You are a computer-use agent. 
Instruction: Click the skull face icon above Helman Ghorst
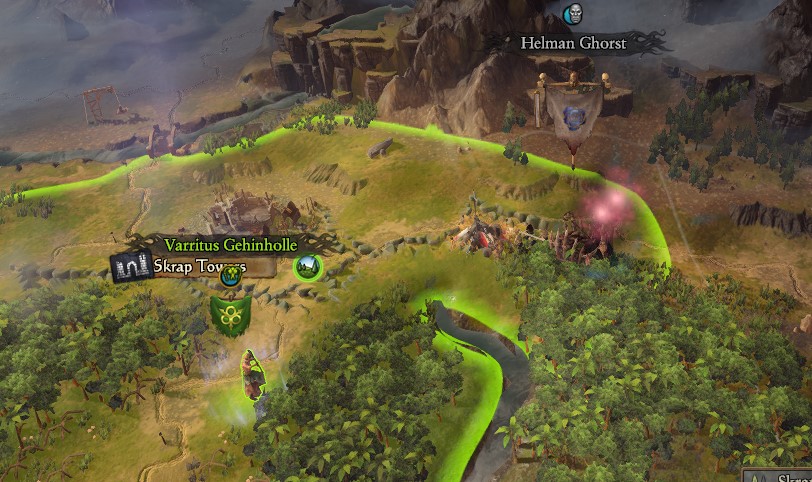pyautogui.click(x=573, y=14)
